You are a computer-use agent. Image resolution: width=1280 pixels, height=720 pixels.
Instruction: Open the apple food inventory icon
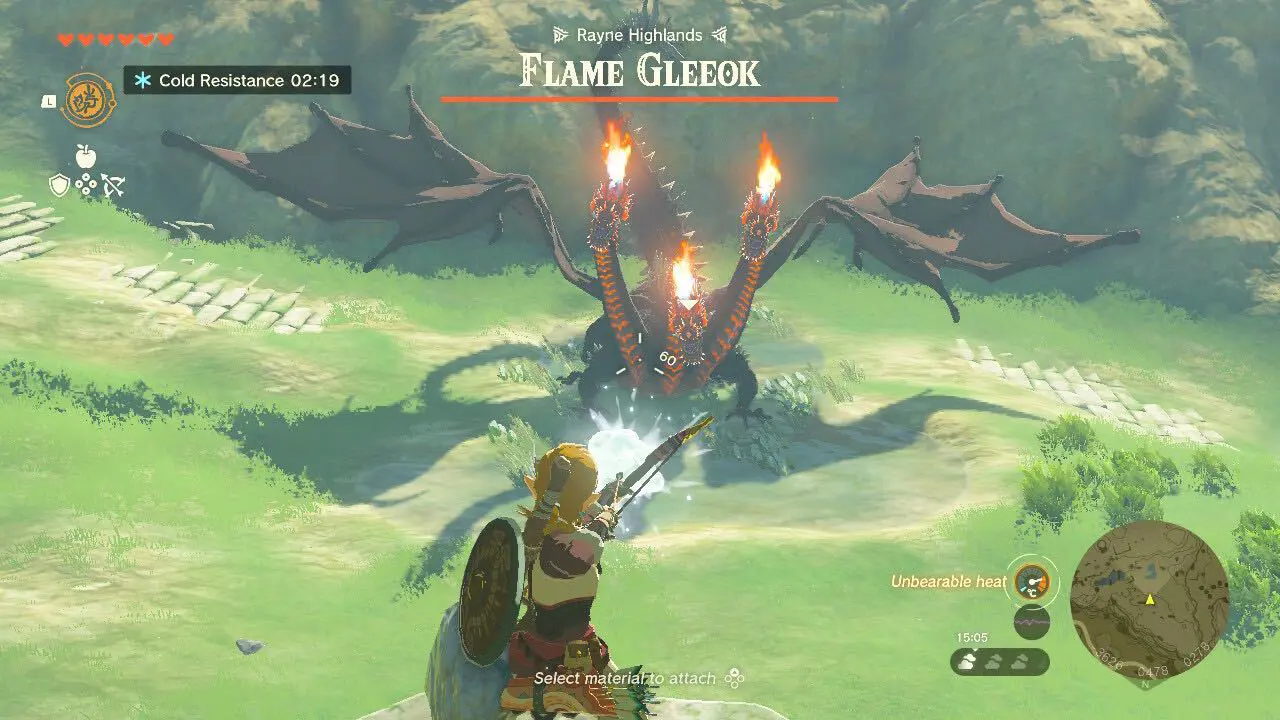pyautogui.click(x=84, y=156)
